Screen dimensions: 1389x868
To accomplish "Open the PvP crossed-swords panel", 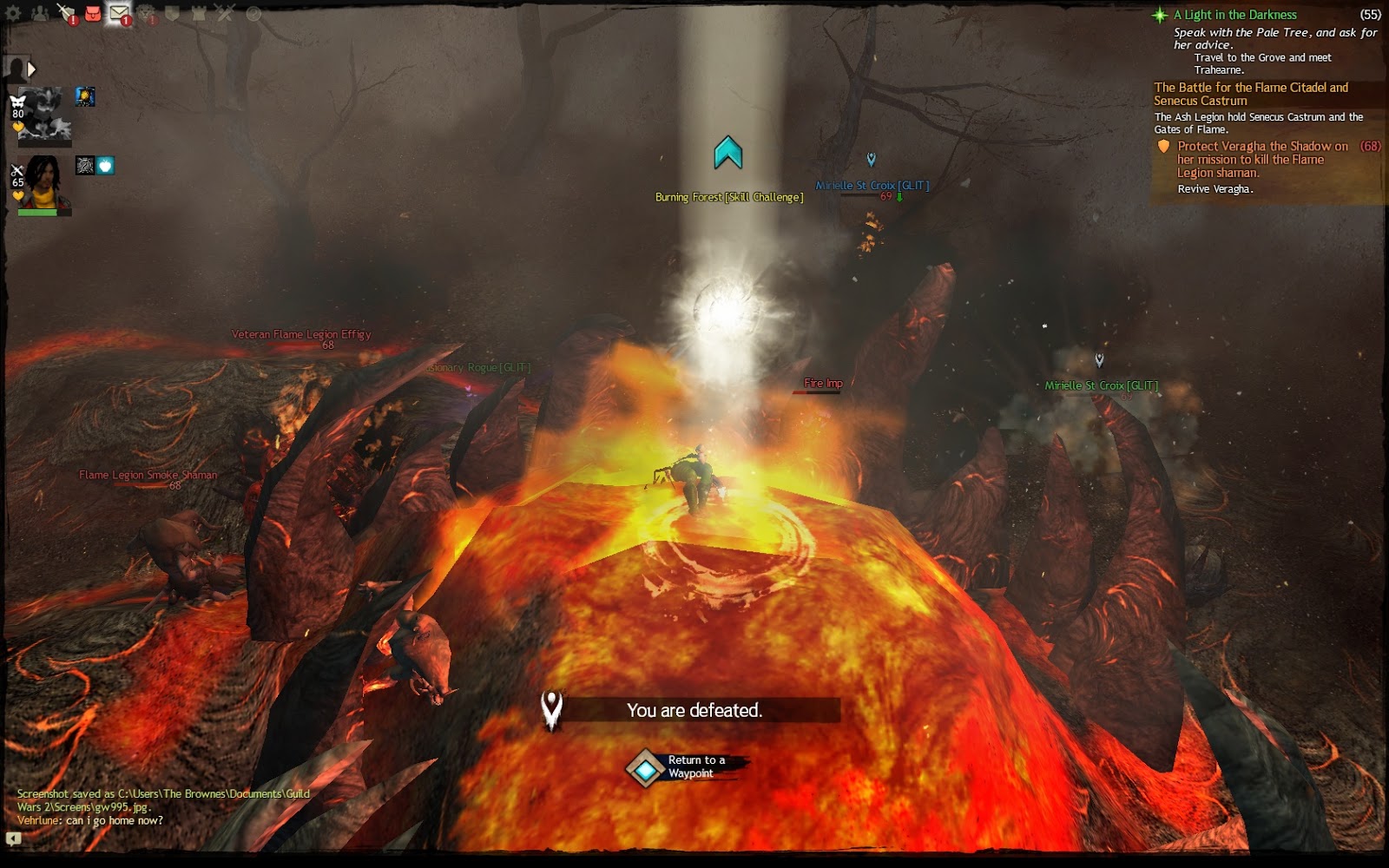I will click(225, 12).
